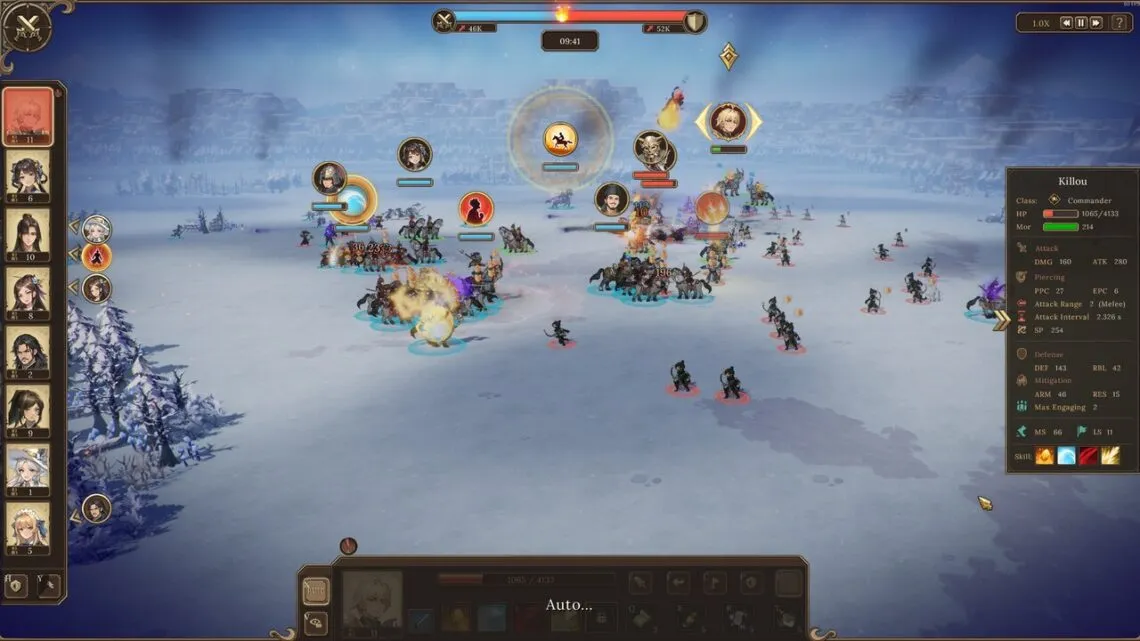
Task: Click the eye icon below the Auto button
Action: (315, 620)
